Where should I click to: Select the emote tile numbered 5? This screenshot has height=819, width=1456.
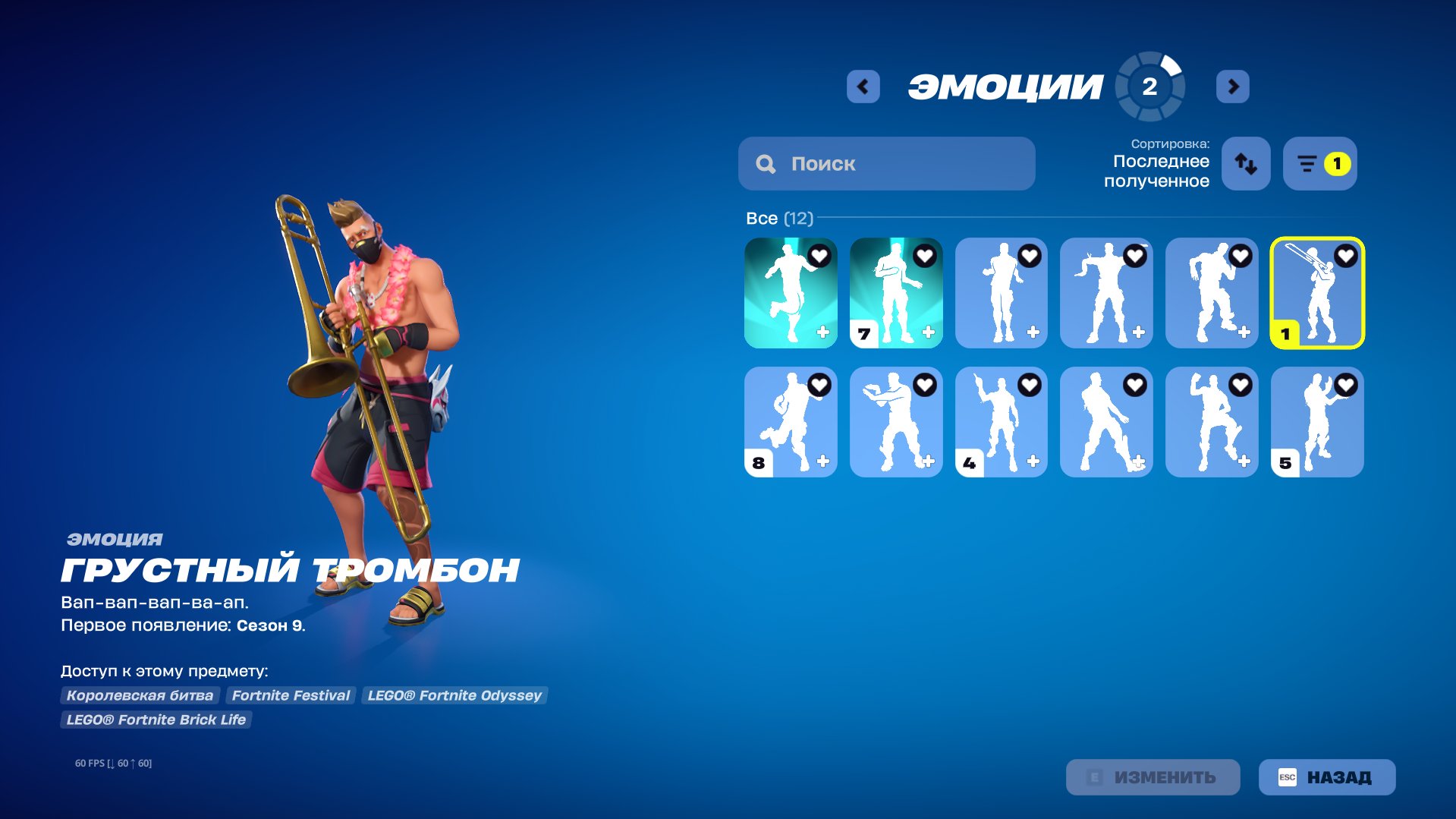1316,422
